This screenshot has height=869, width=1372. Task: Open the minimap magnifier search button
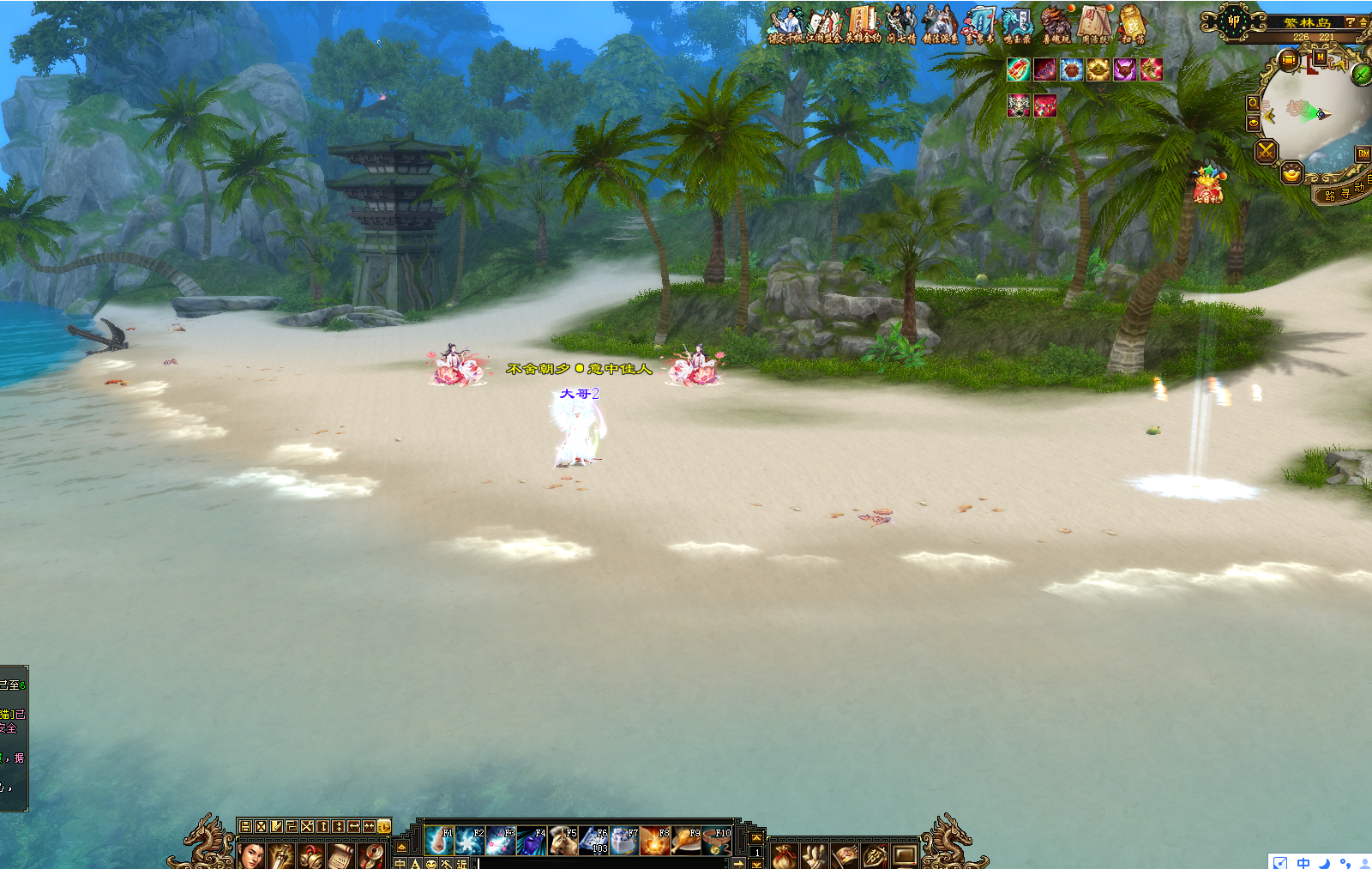click(x=1254, y=103)
